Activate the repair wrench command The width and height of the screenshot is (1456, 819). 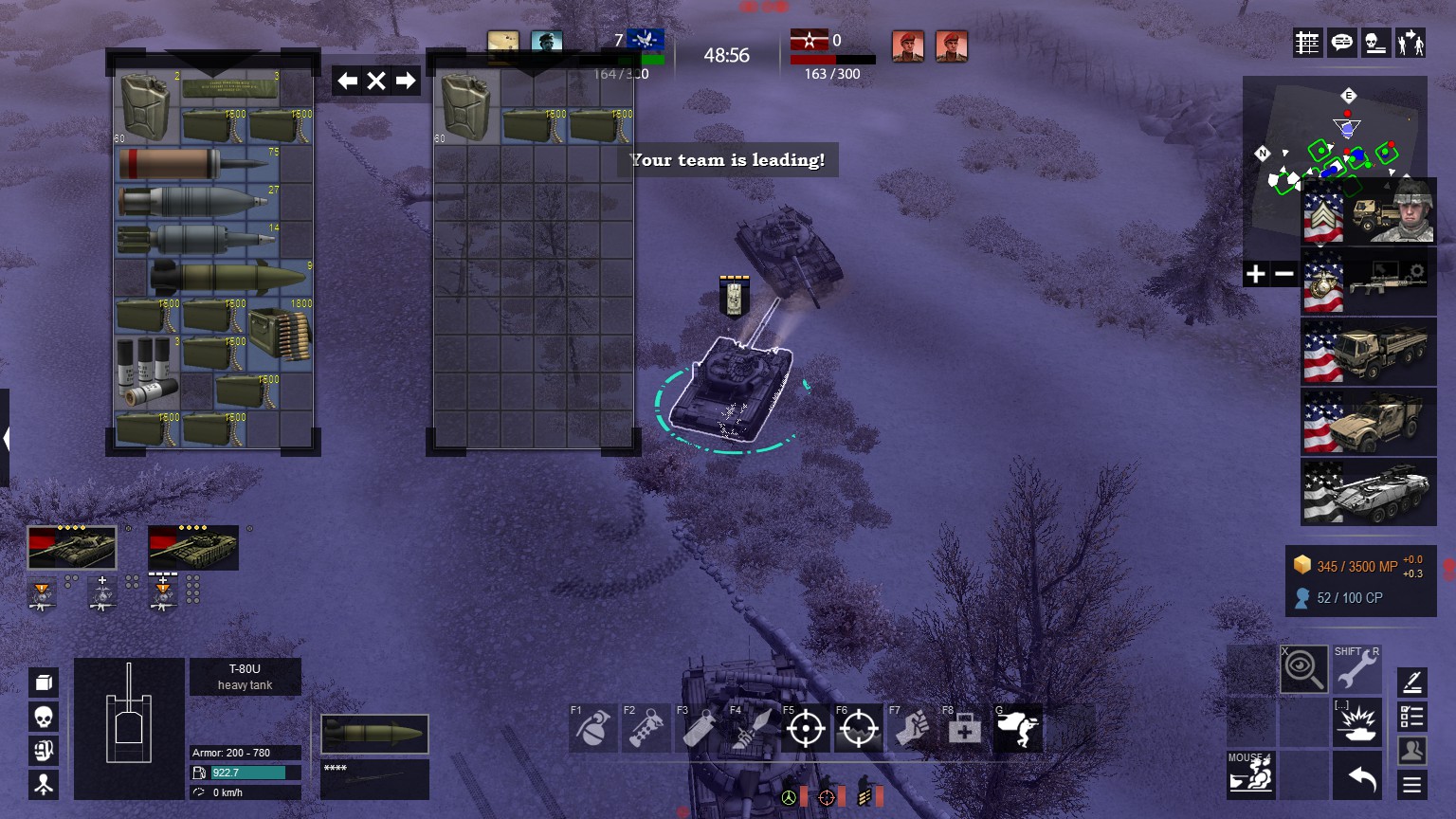[1356, 669]
